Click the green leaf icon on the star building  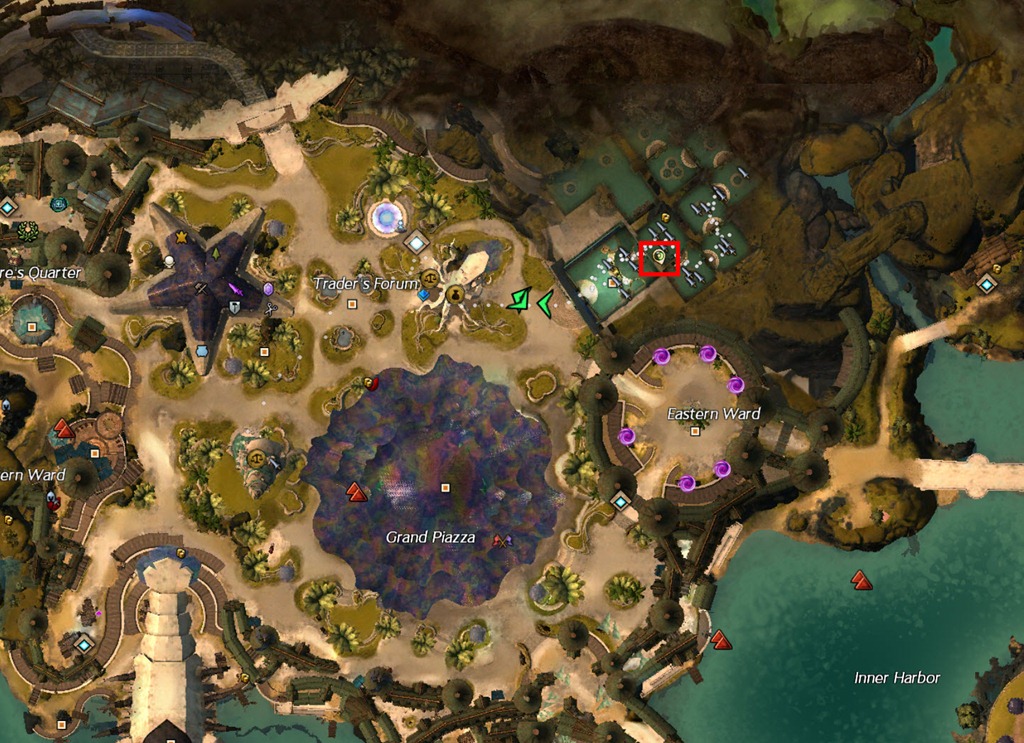214,254
